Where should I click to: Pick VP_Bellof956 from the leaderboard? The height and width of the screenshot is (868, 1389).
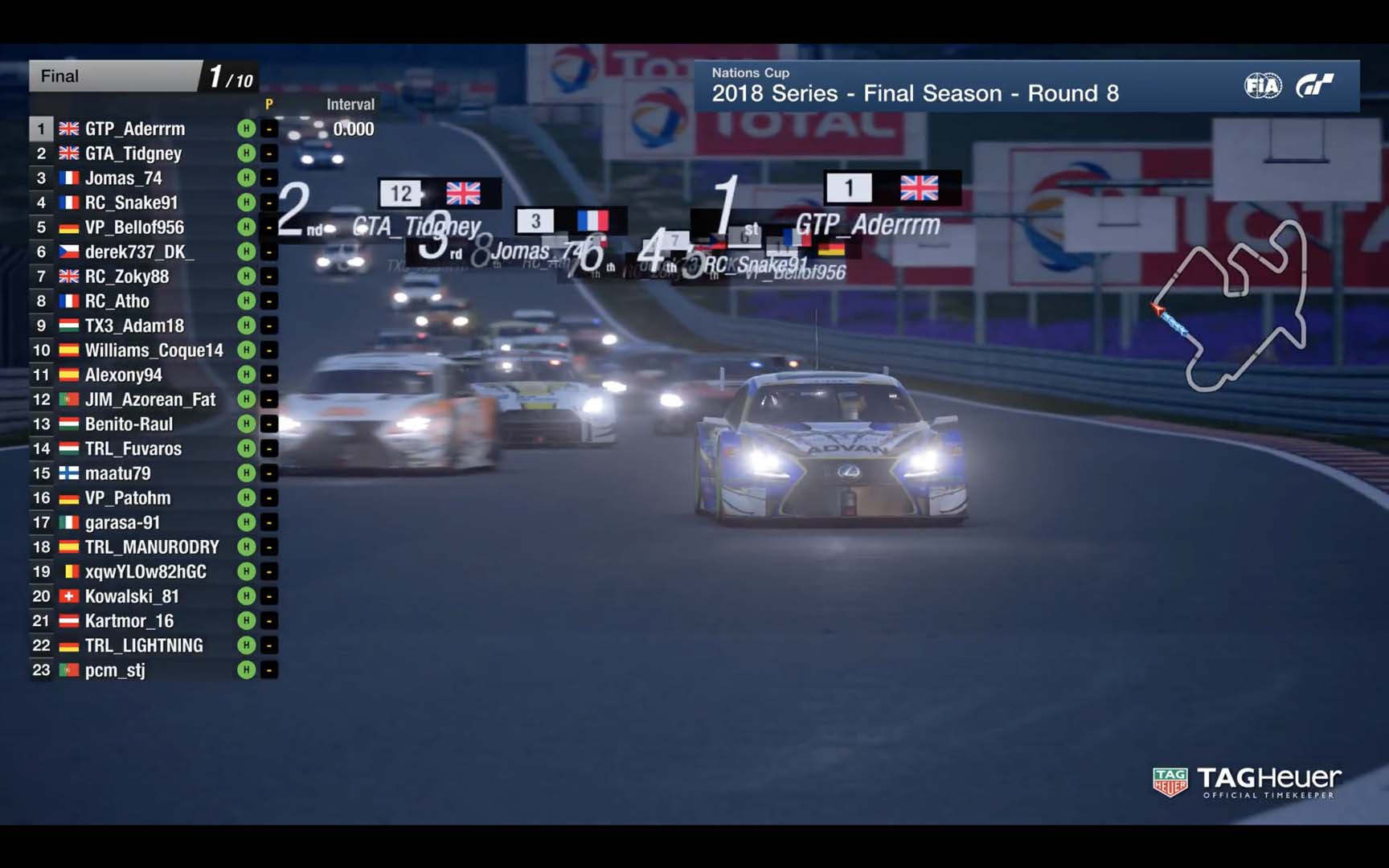[x=134, y=227]
